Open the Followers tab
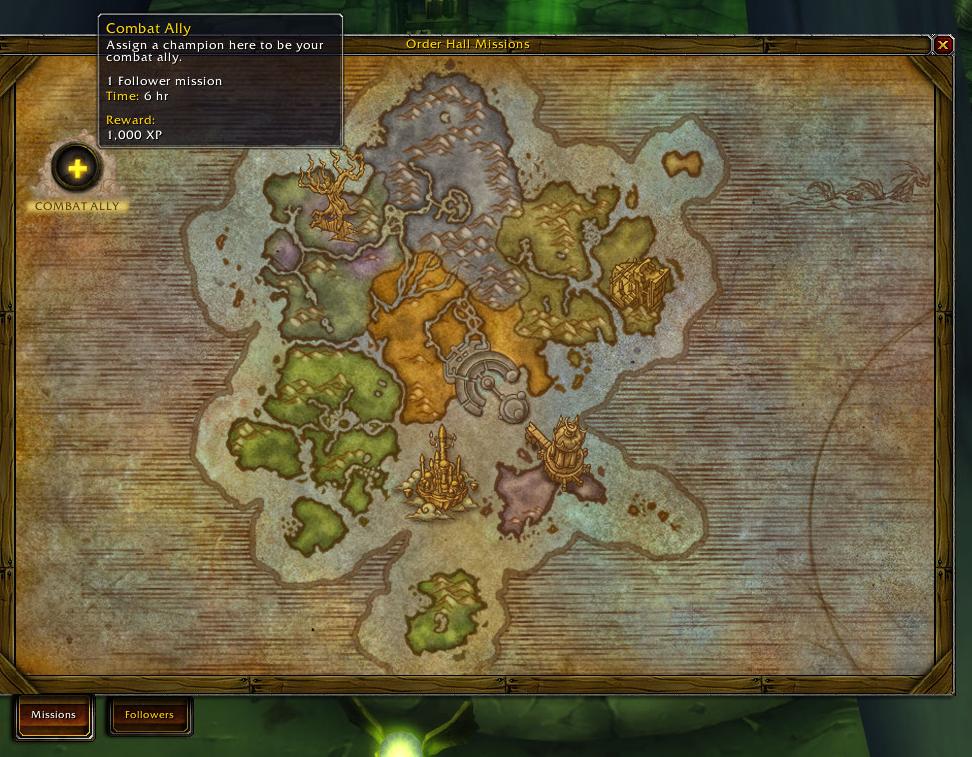 coord(149,715)
